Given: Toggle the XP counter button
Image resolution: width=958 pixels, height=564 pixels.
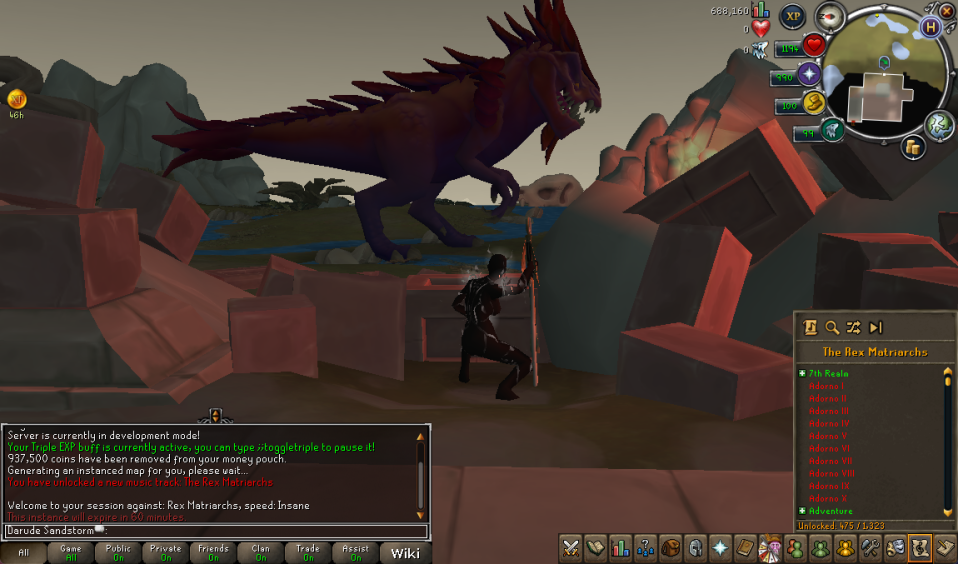Looking at the screenshot, I should coord(793,16).
